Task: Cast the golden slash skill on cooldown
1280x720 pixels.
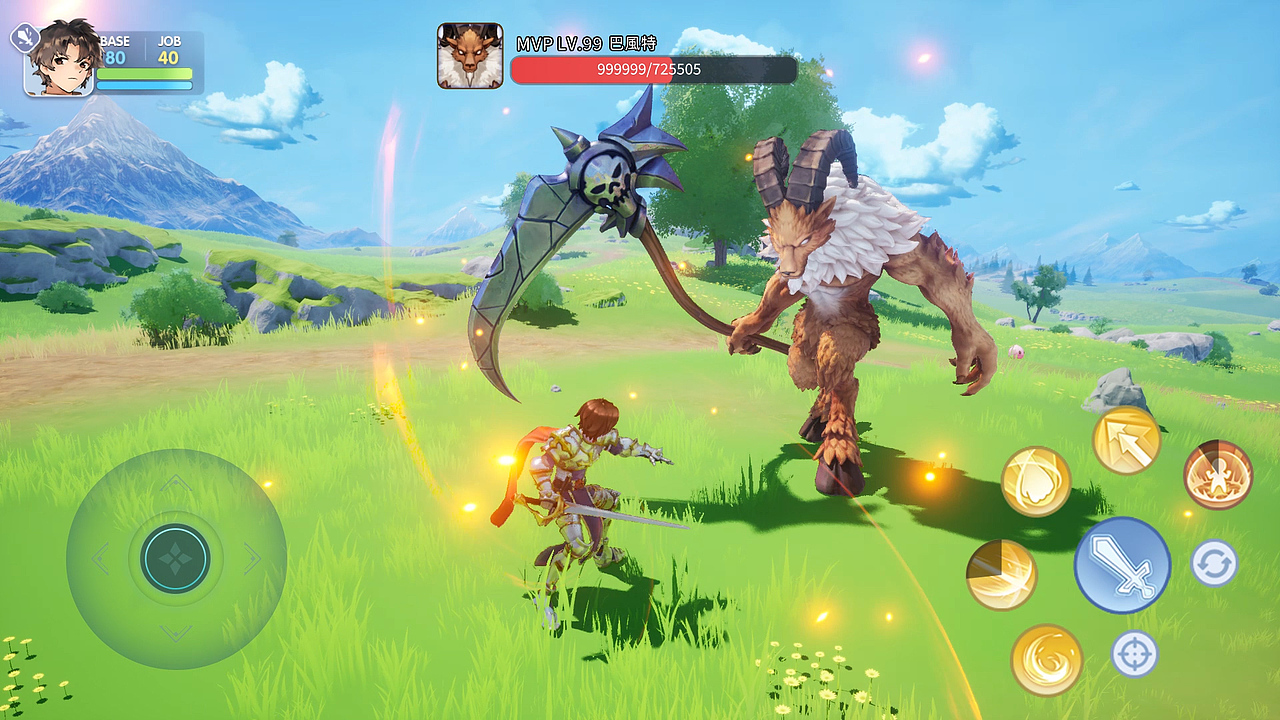Action: pos(1001,575)
